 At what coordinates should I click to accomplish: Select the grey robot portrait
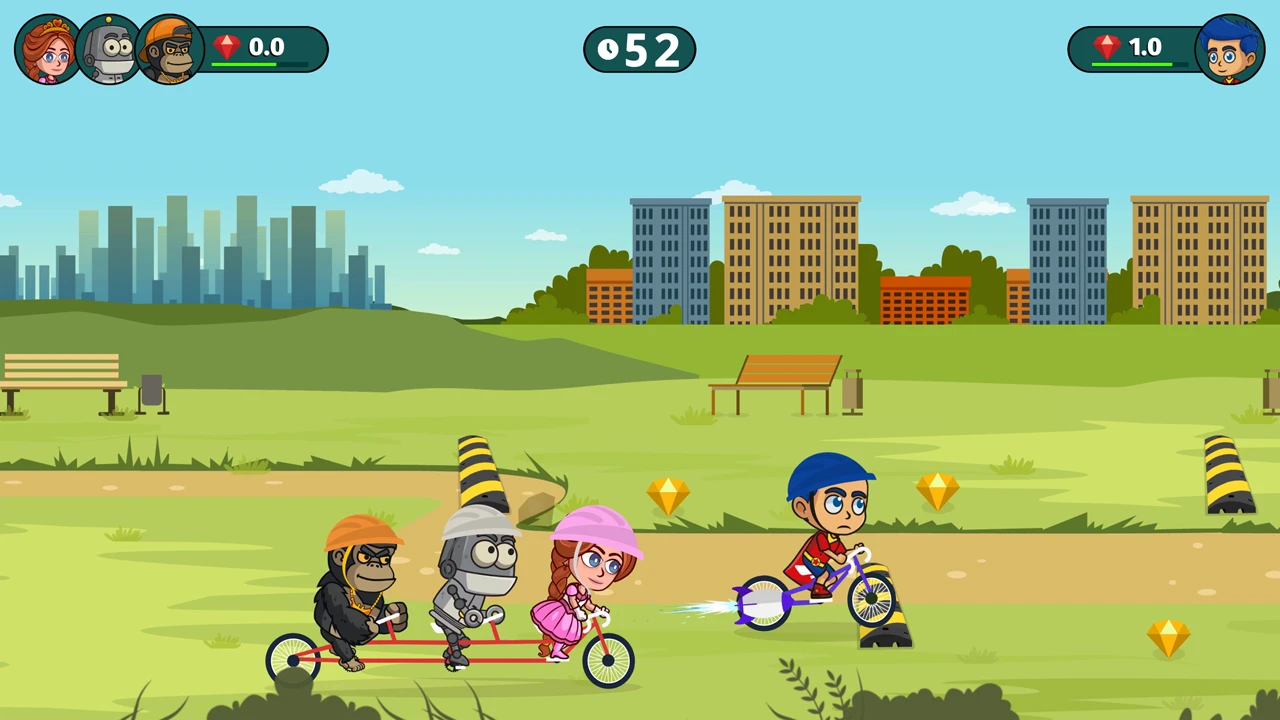108,49
